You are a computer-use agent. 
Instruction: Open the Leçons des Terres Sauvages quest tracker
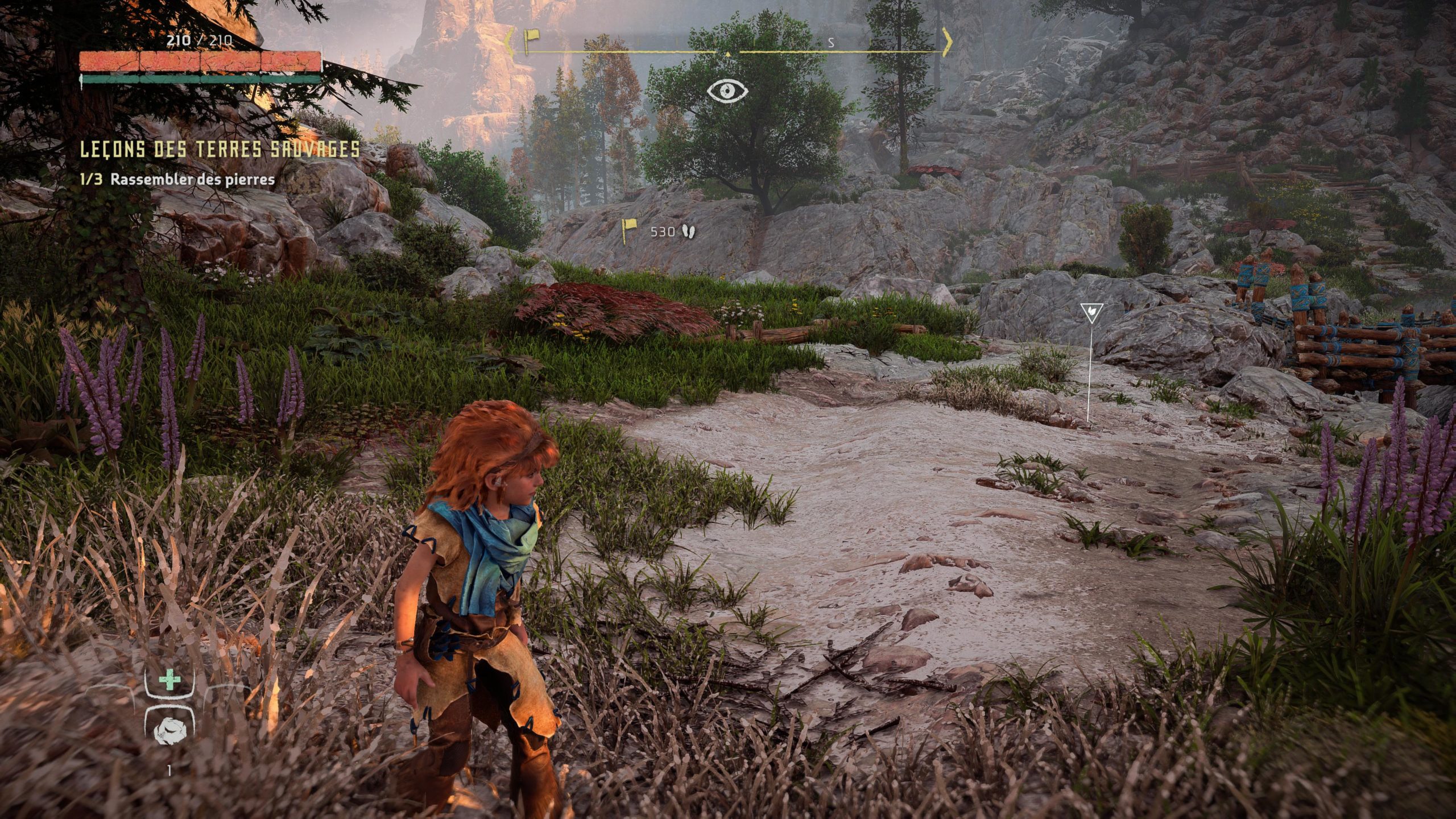click(220, 150)
